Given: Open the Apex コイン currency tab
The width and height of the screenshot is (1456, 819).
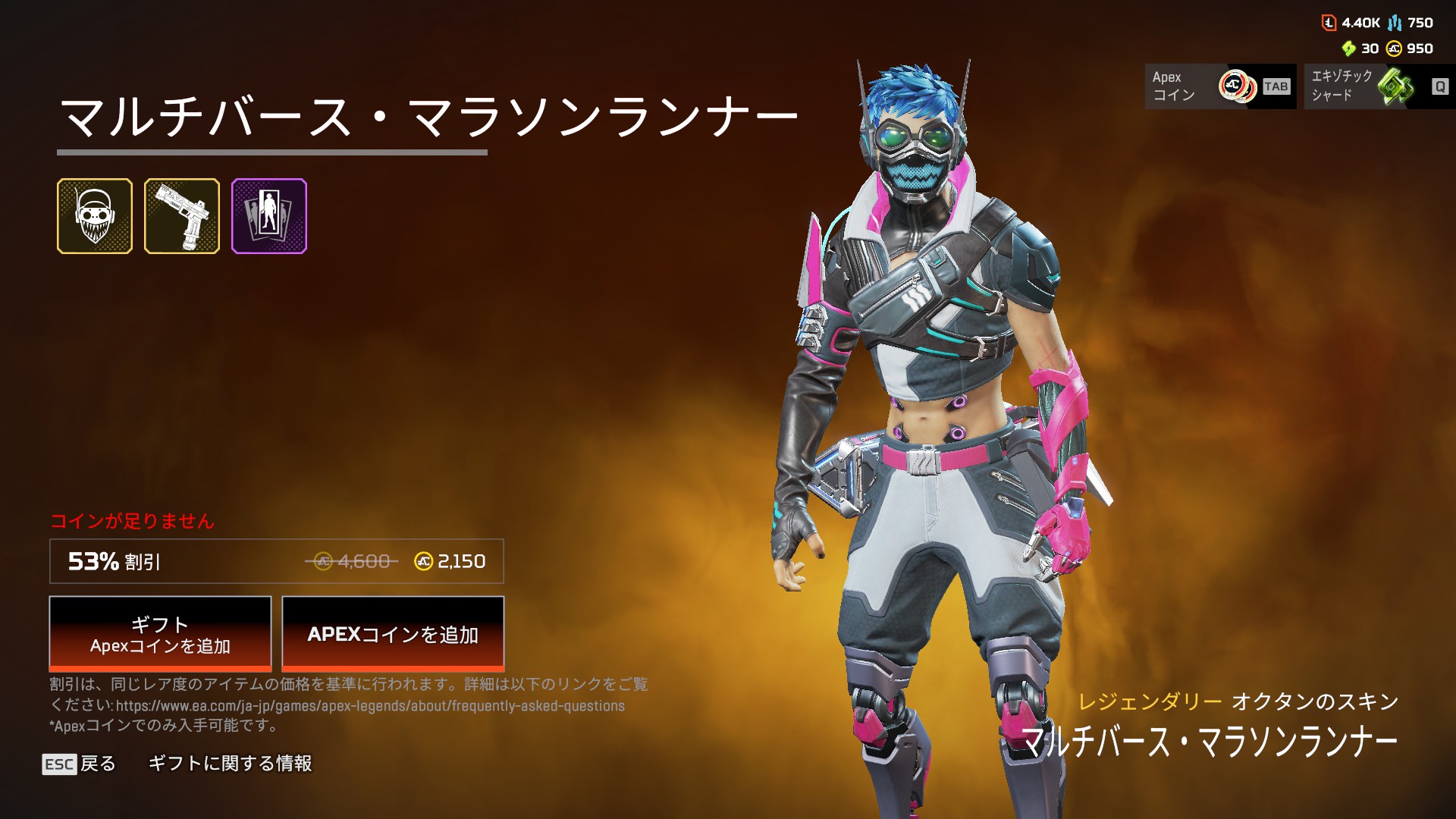Looking at the screenshot, I should tap(1220, 86).
